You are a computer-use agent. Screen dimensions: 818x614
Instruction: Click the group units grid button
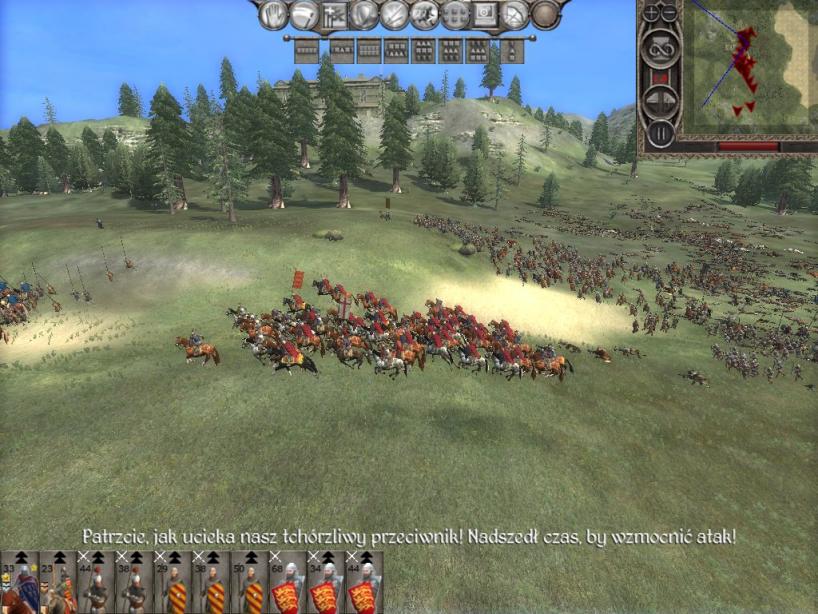point(455,14)
